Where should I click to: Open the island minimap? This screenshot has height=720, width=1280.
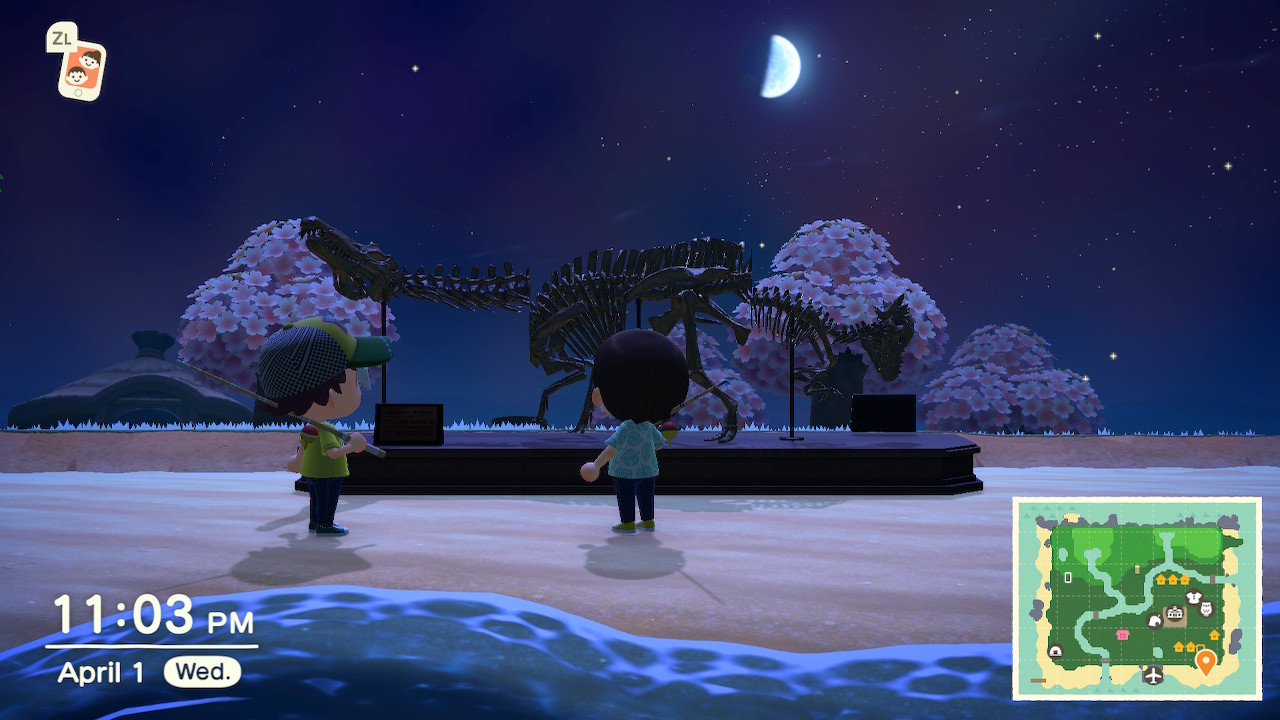tap(1137, 598)
